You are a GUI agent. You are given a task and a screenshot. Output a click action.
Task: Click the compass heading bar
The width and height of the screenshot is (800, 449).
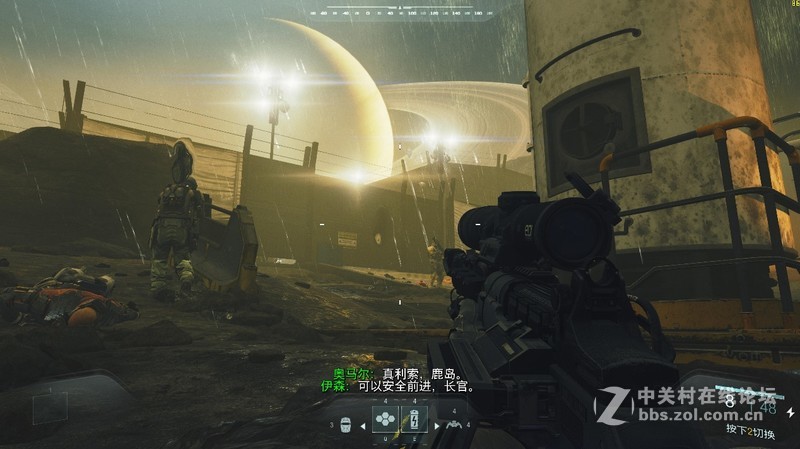[x=400, y=11]
